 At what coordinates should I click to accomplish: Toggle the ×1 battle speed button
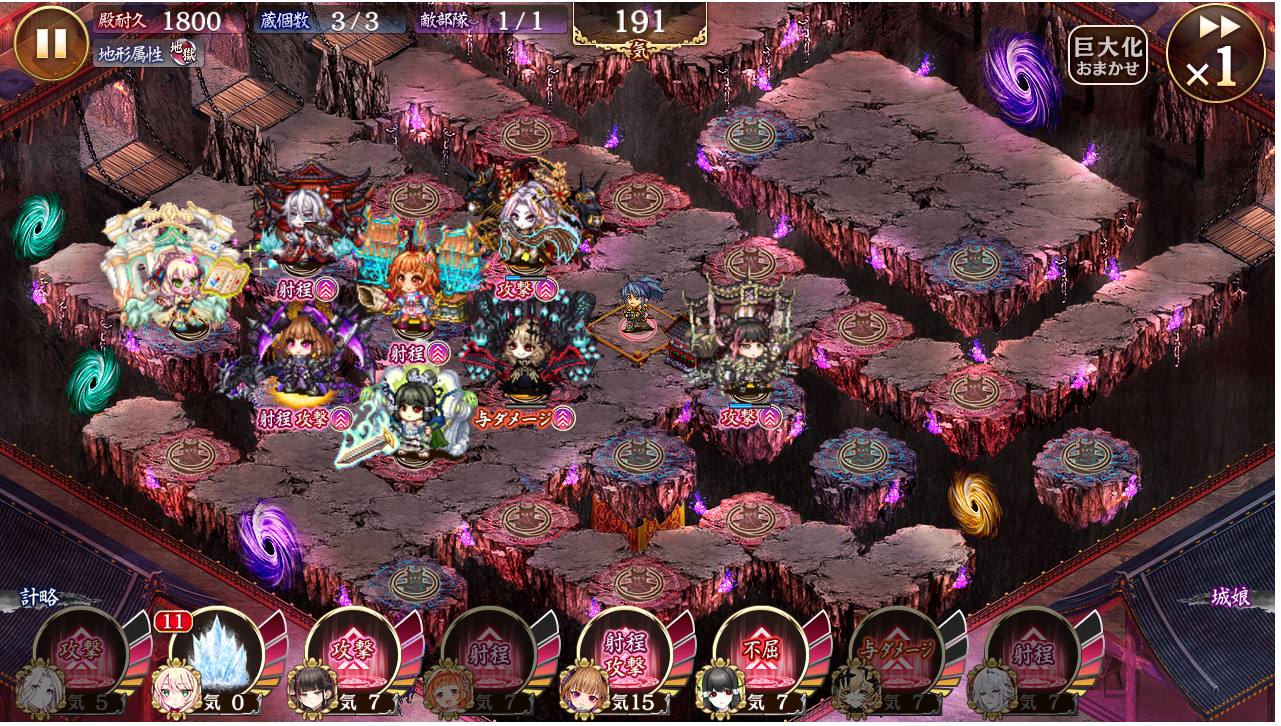[x=1215, y=53]
